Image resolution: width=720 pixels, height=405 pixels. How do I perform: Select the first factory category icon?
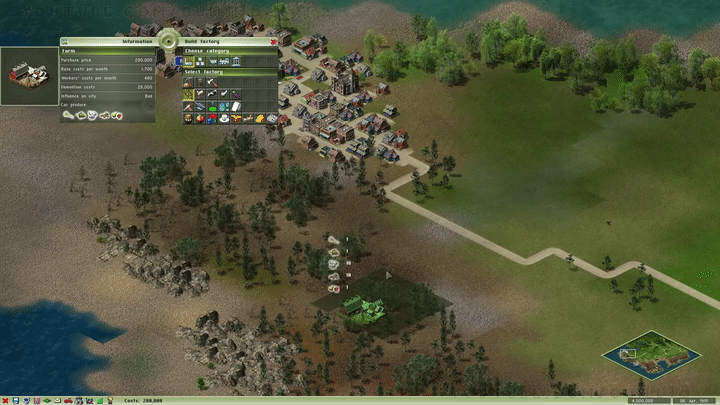pos(188,61)
